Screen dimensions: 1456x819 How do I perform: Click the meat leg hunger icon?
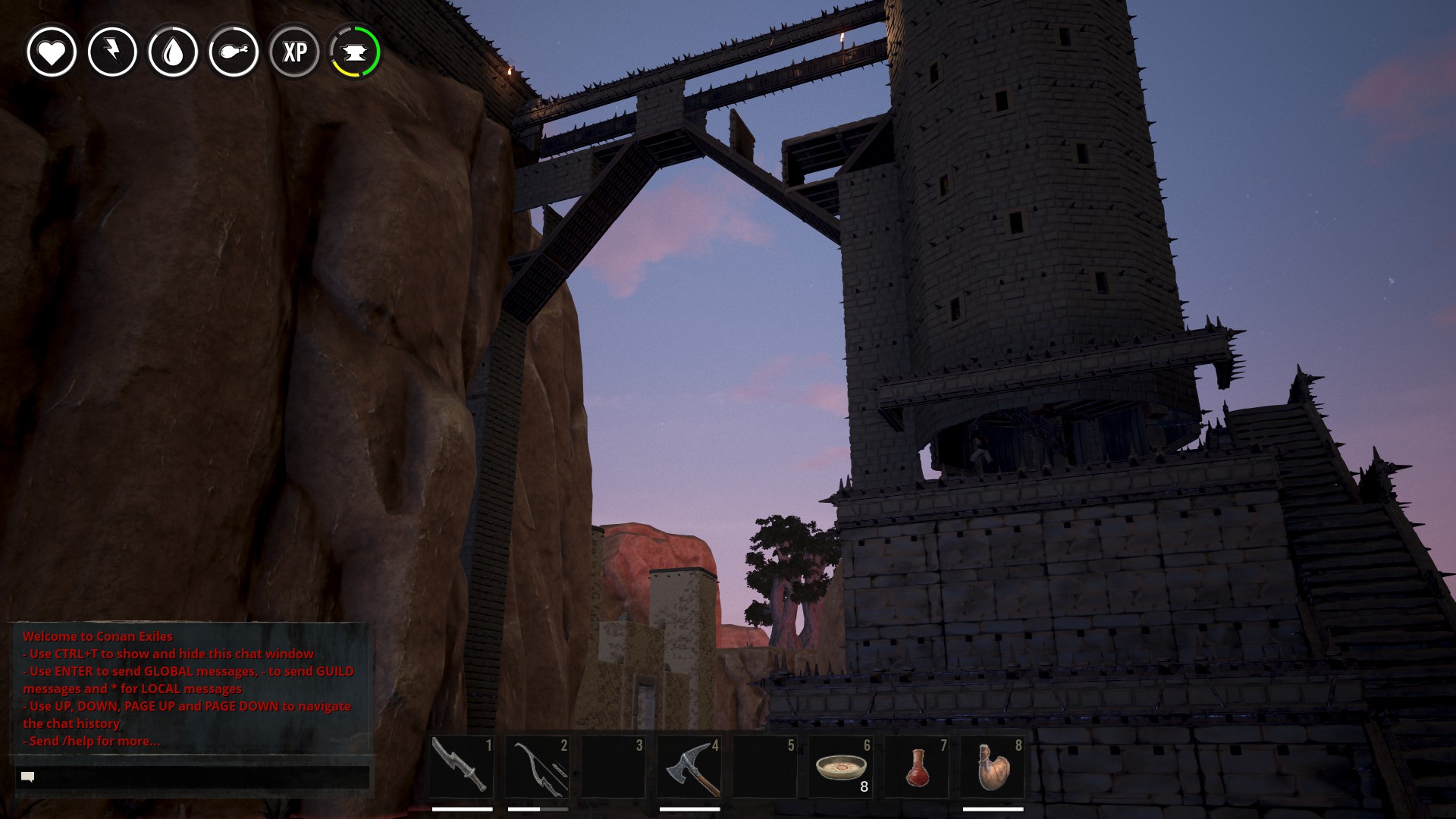pos(234,52)
